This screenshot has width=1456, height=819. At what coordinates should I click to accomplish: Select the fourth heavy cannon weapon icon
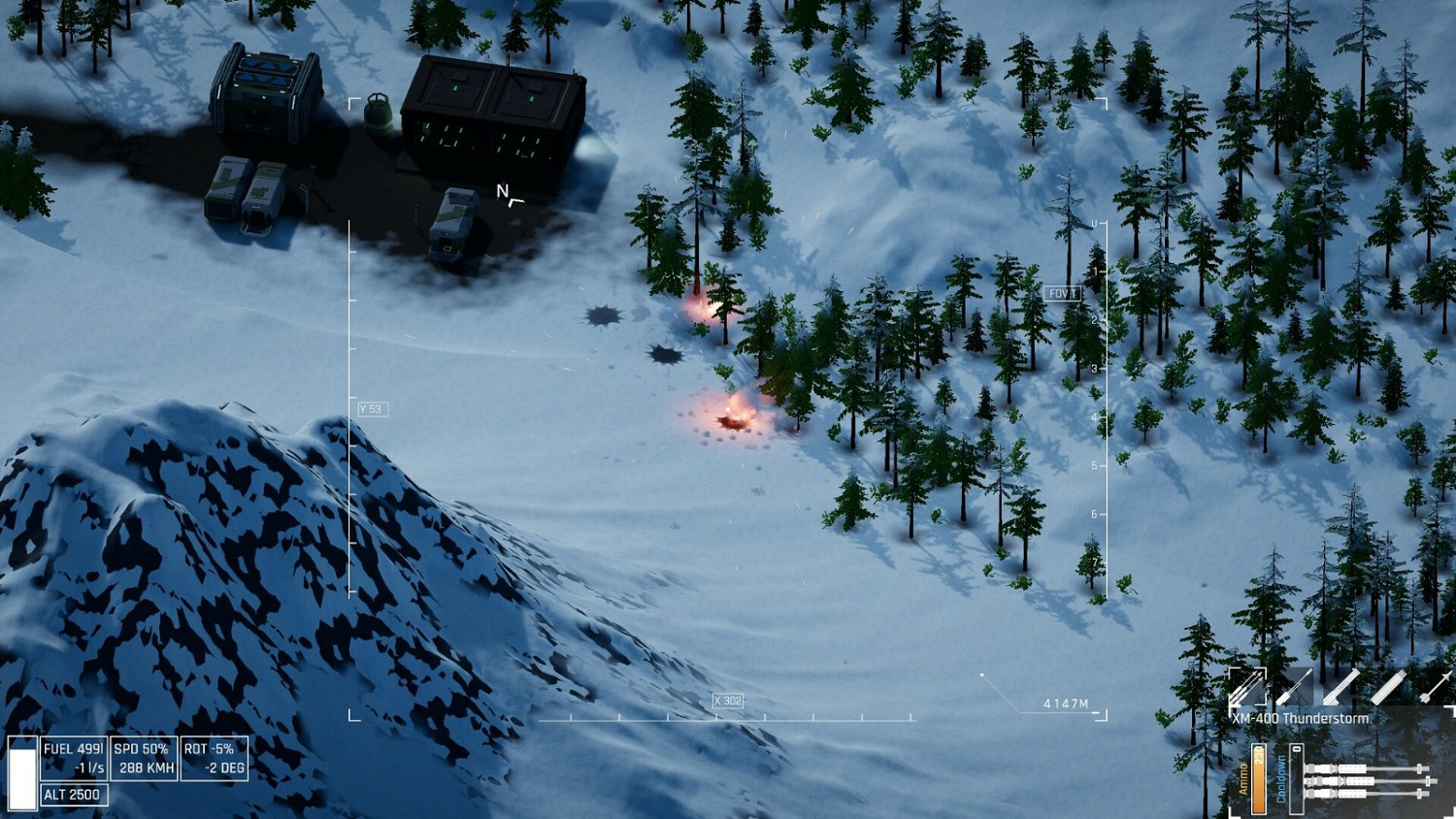point(1389,687)
